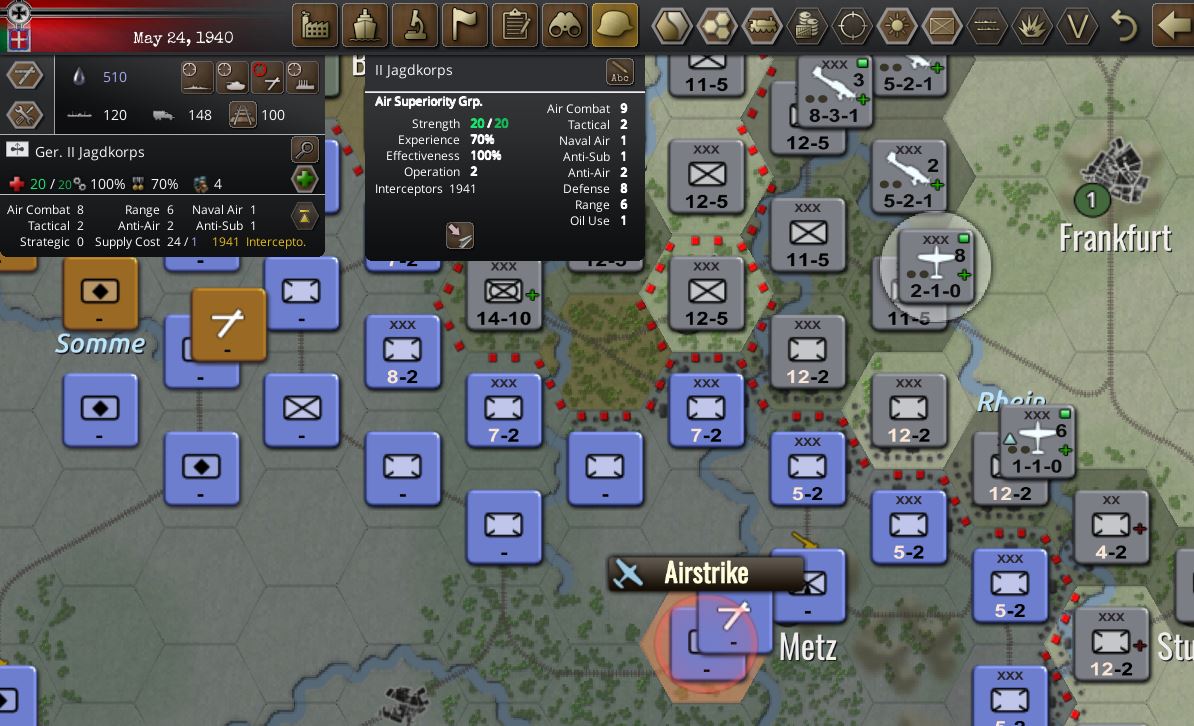
Task: Open the naval ship menu
Action: pos(365,26)
